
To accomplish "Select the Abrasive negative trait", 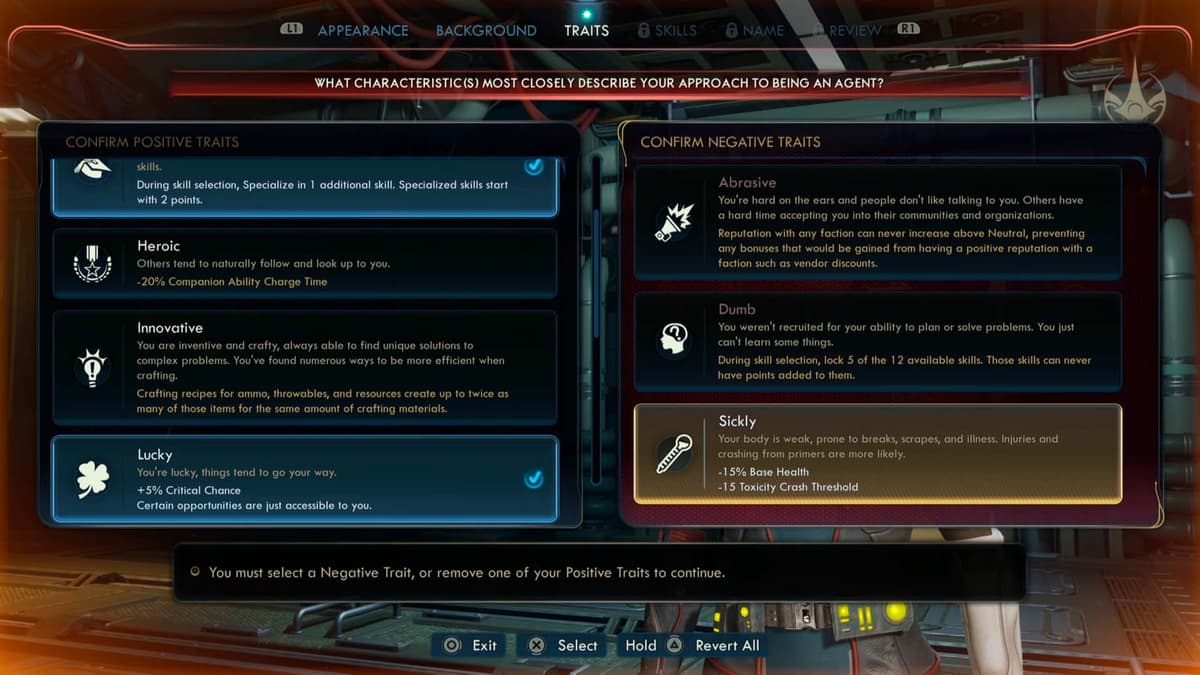I will pyautogui.click(x=878, y=222).
